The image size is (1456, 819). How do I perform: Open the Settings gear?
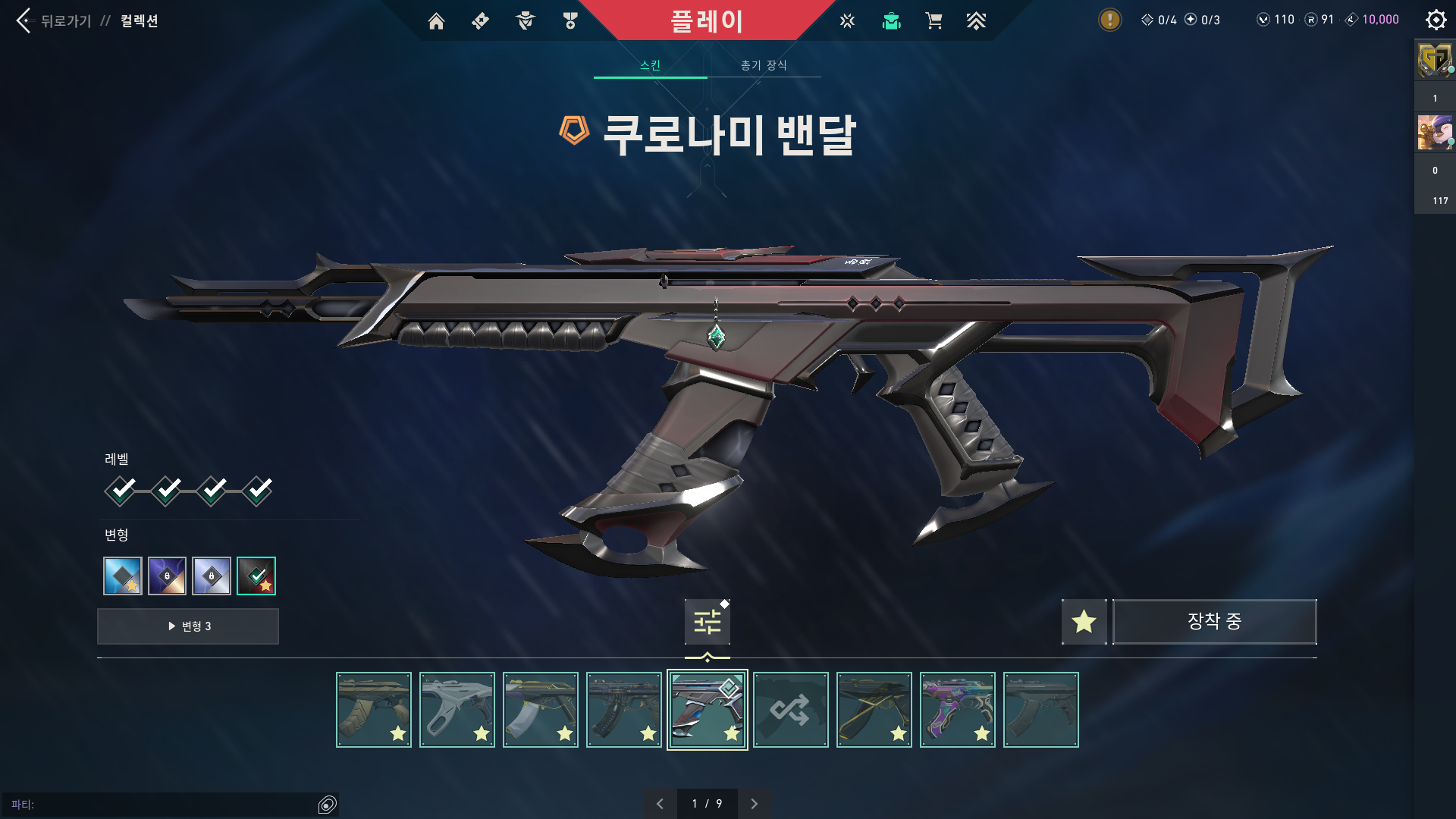click(1436, 20)
